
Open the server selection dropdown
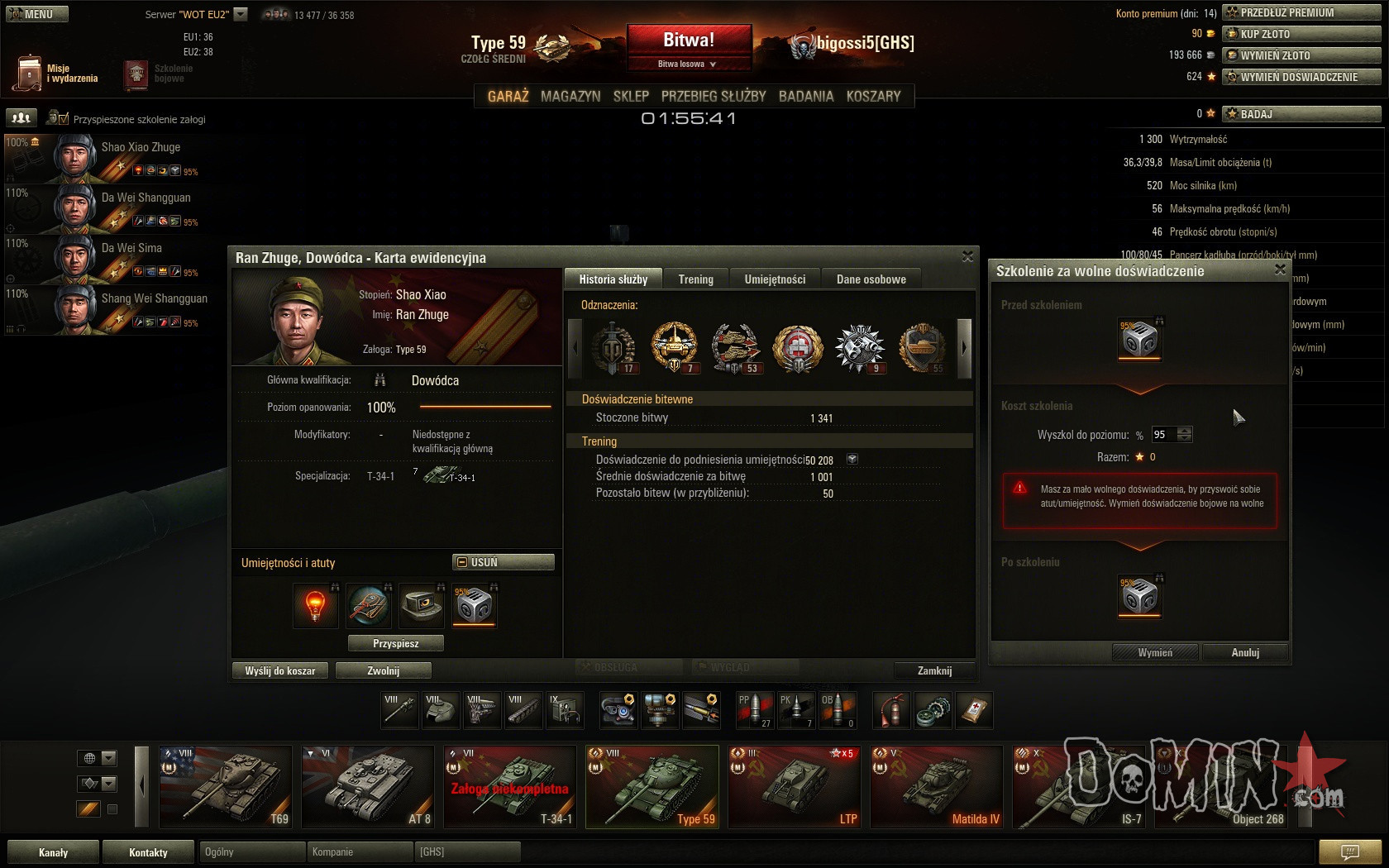coord(241,14)
